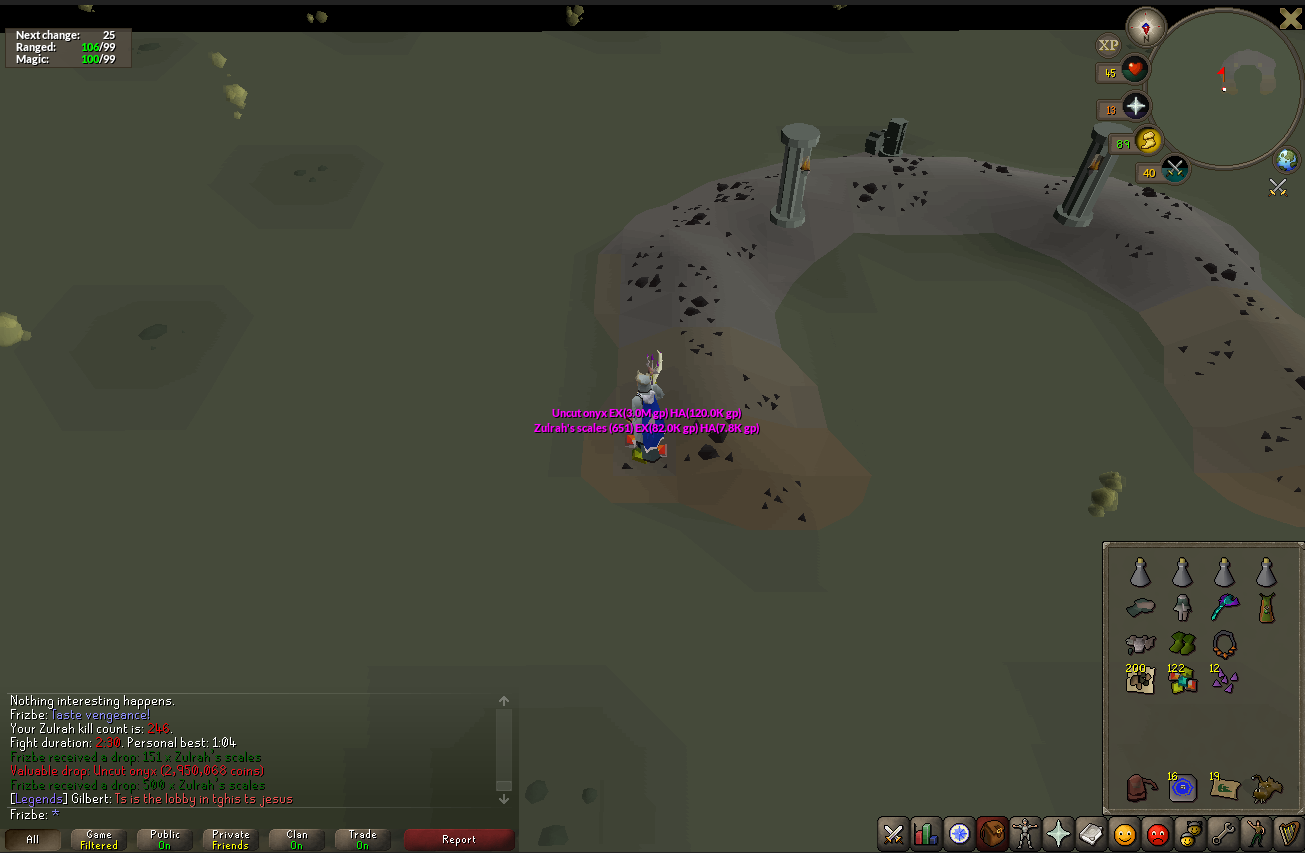Open the Prayer tab
The height and width of the screenshot is (853, 1305).
(x=1057, y=833)
